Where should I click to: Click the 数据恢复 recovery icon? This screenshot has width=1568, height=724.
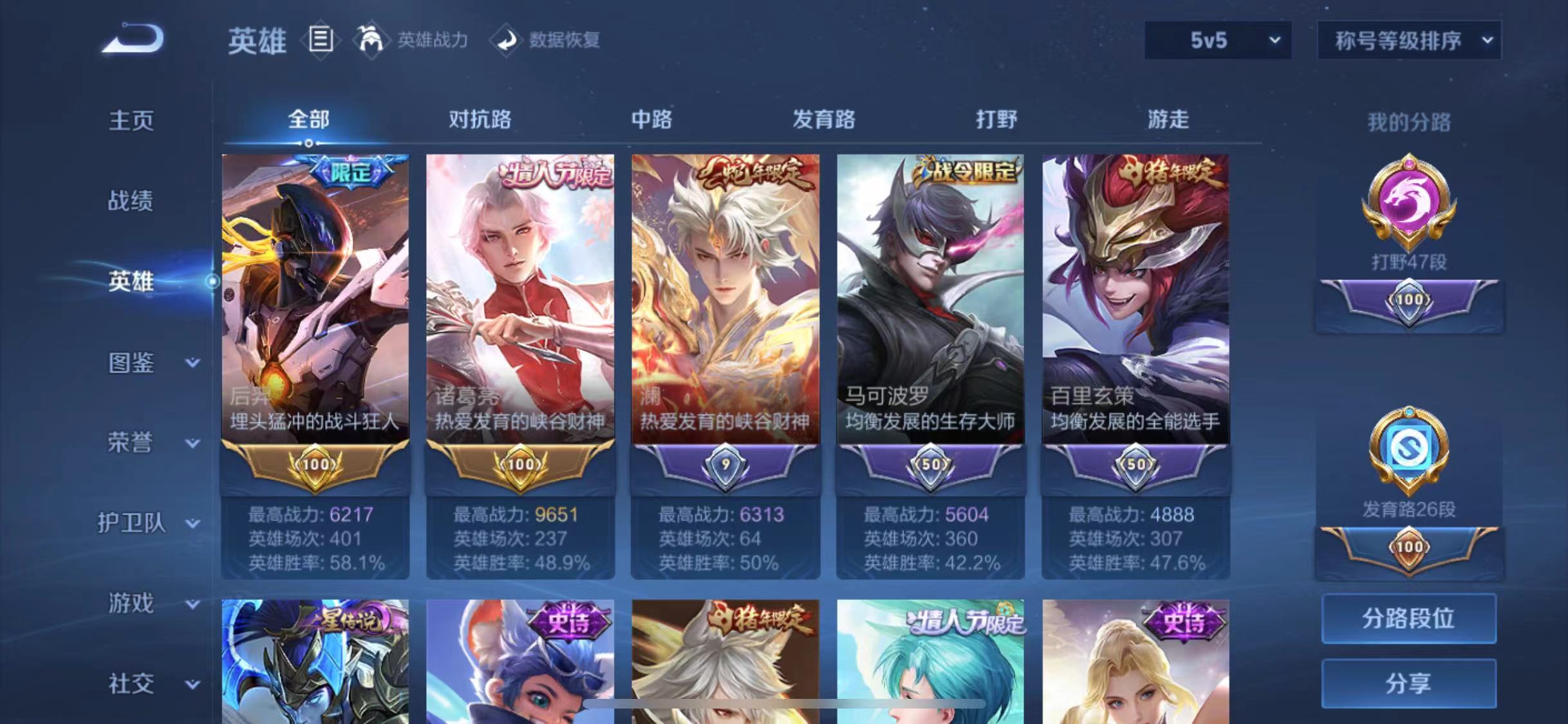click(x=508, y=40)
